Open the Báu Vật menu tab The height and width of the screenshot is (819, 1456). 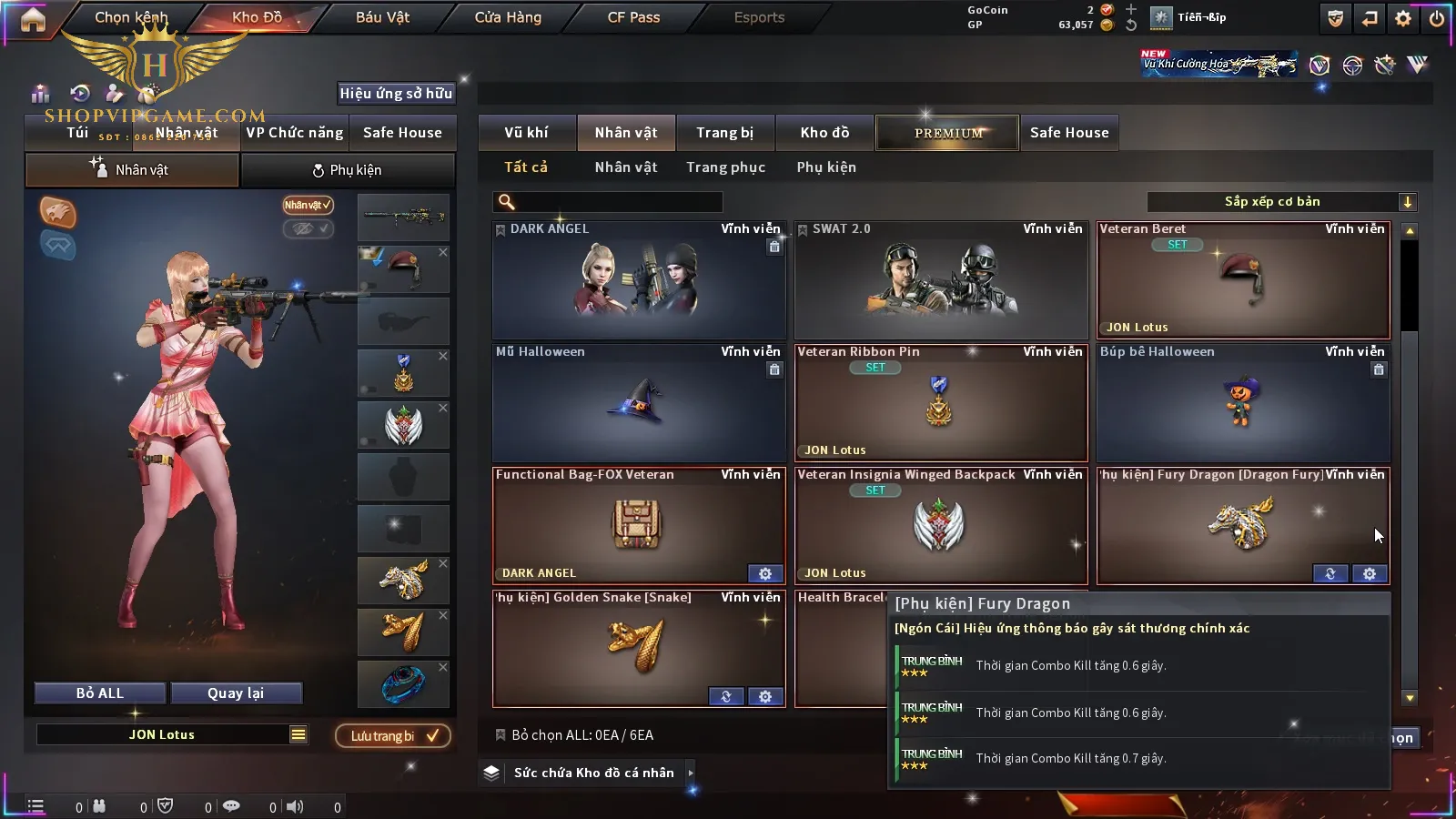pyautogui.click(x=382, y=17)
